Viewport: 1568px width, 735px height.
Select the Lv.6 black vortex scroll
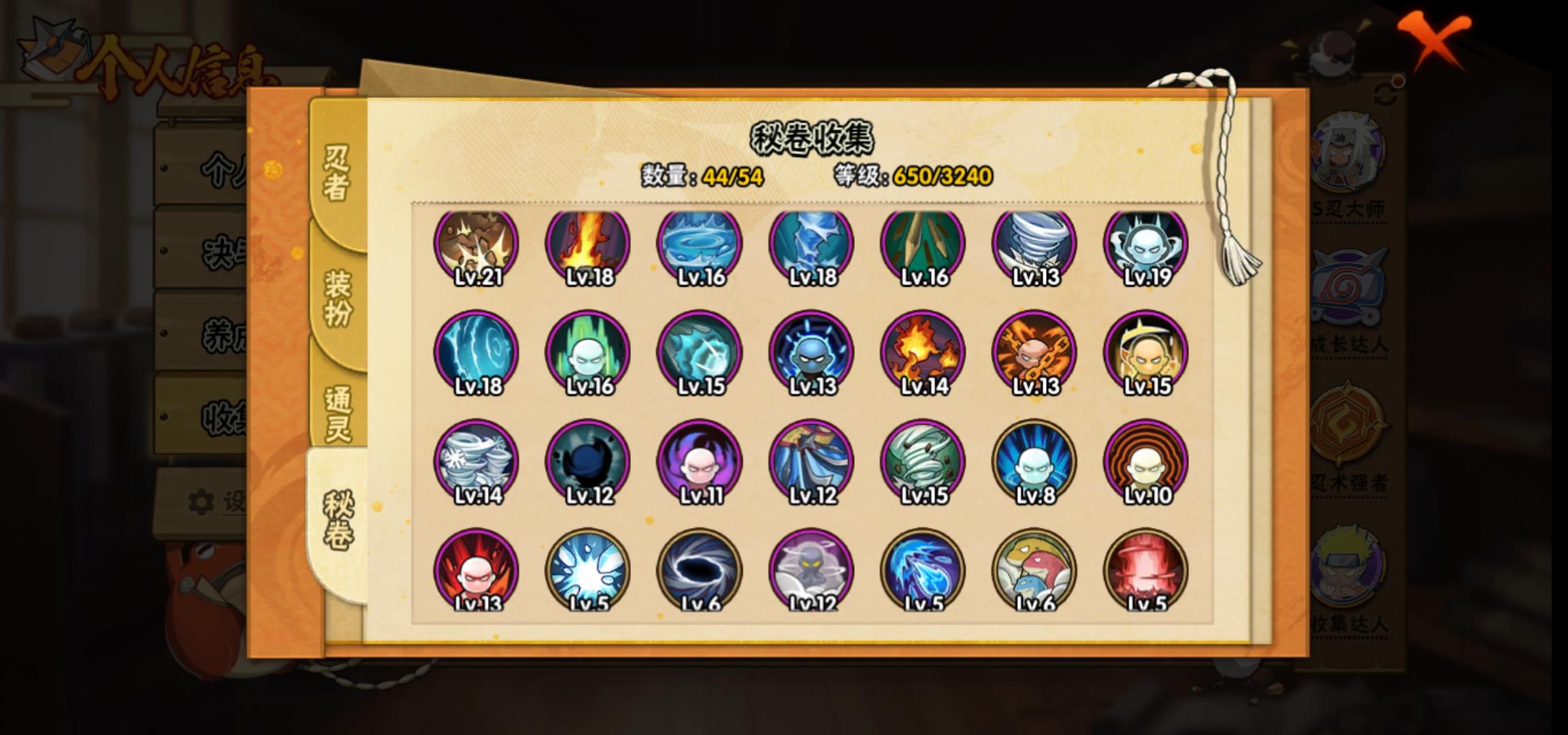[x=700, y=570]
